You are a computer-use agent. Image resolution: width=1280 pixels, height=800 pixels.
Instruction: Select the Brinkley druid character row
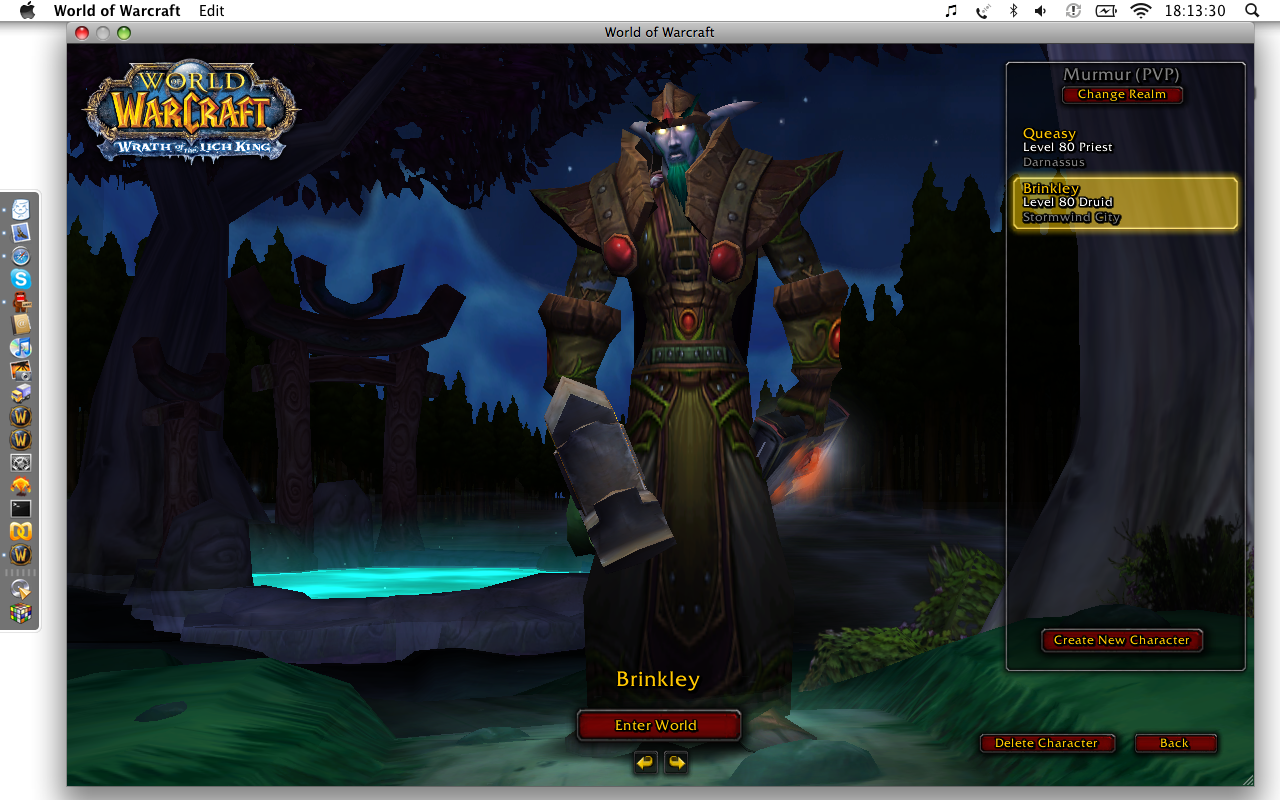click(x=1124, y=203)
